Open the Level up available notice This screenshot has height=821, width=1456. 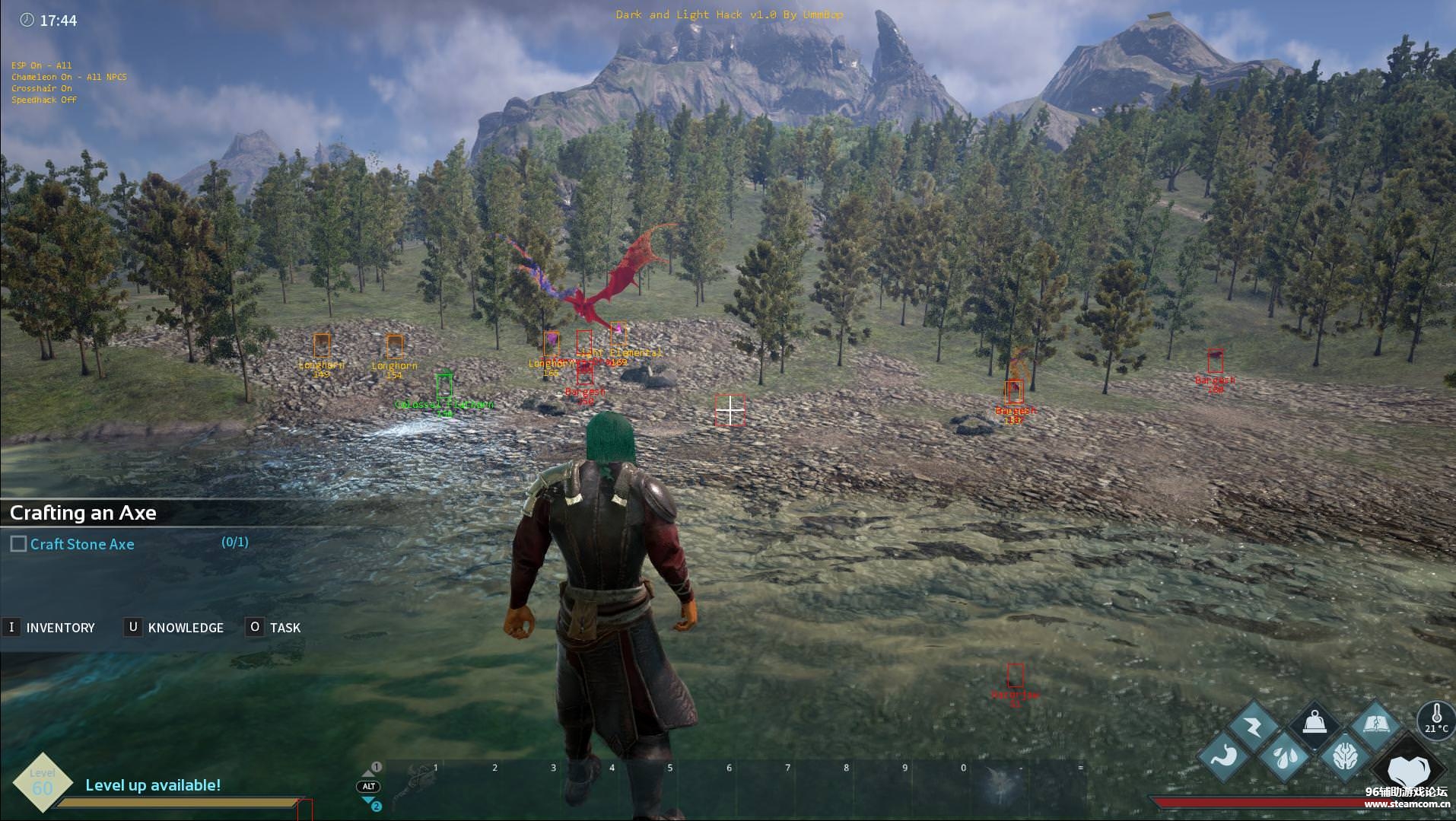click(153, 784)
